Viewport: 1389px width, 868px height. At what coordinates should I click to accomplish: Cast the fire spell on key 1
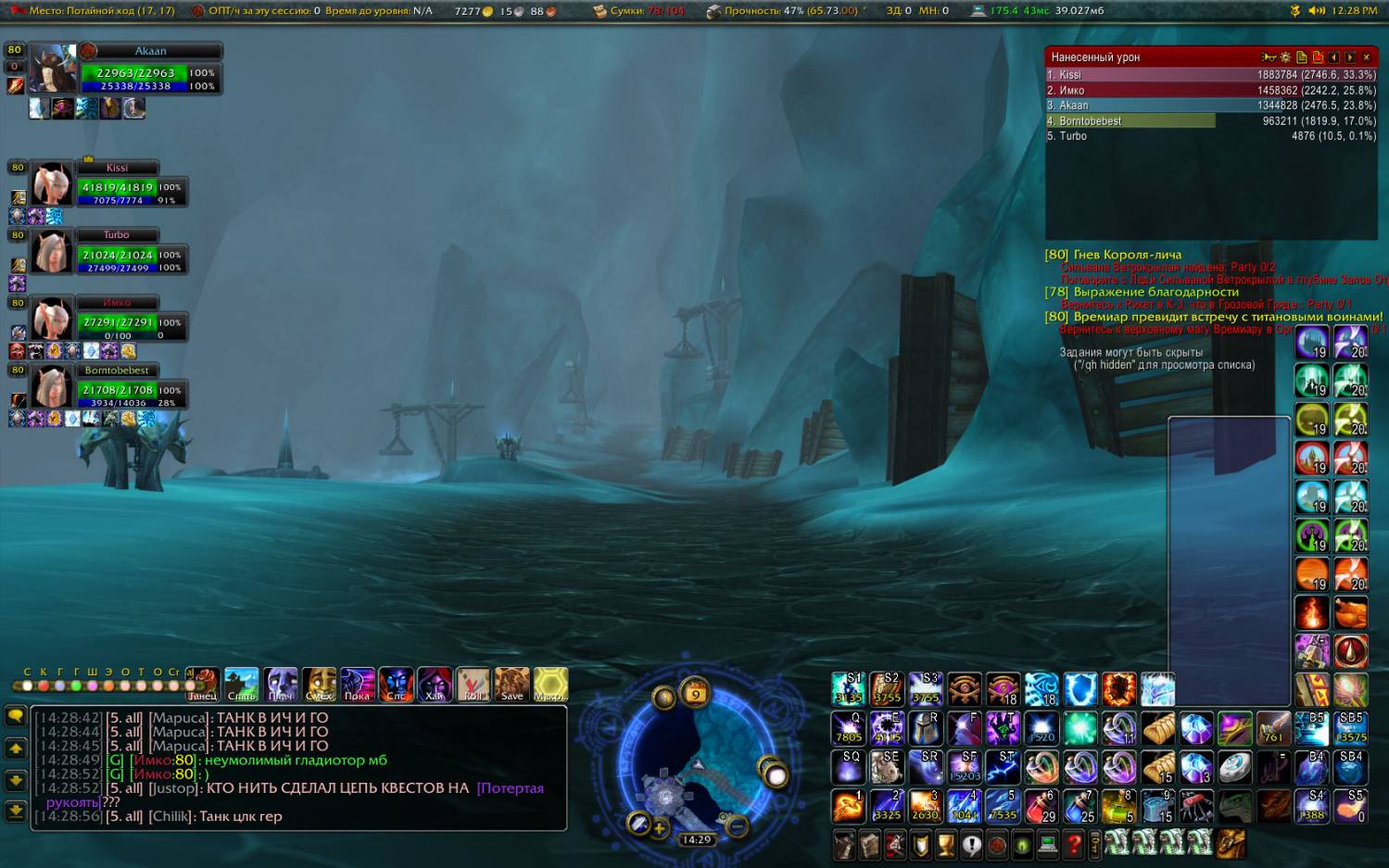pos(848,806)
